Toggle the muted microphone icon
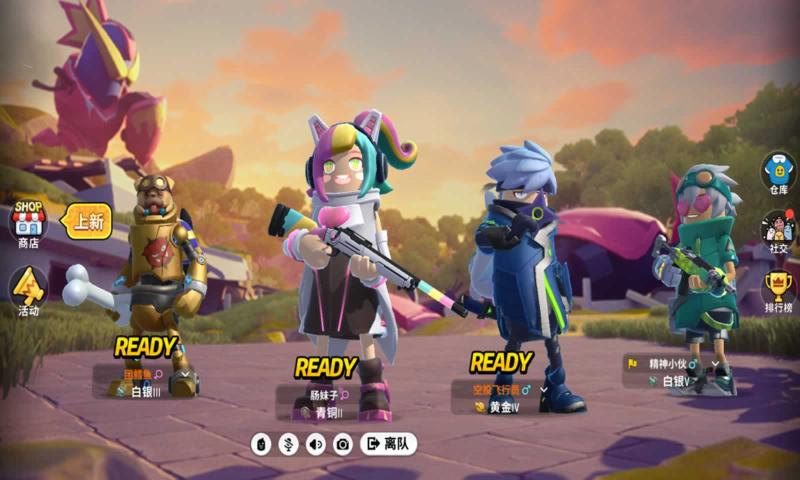This screenshot has height=480, width=800. 289,444
